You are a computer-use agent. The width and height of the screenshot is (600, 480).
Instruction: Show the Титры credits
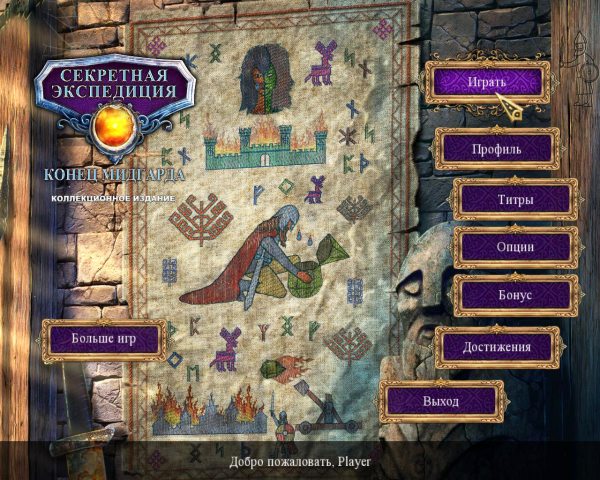pyautogui.click(x=515, y=199)
